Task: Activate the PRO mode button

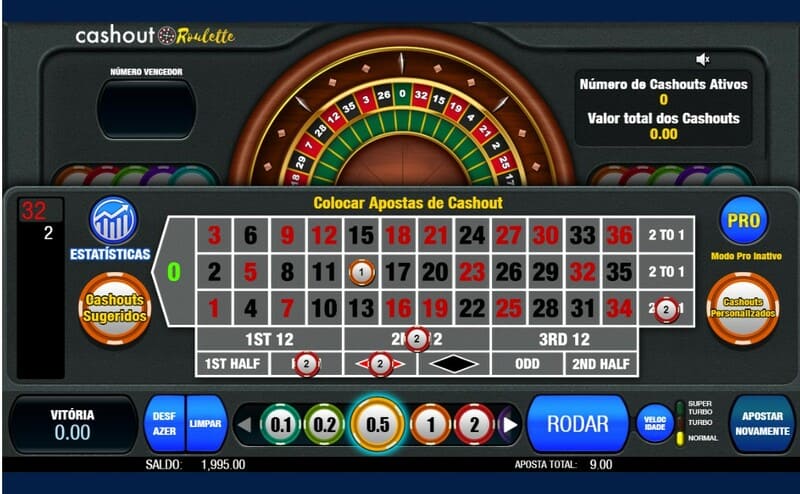Action: 743,220
